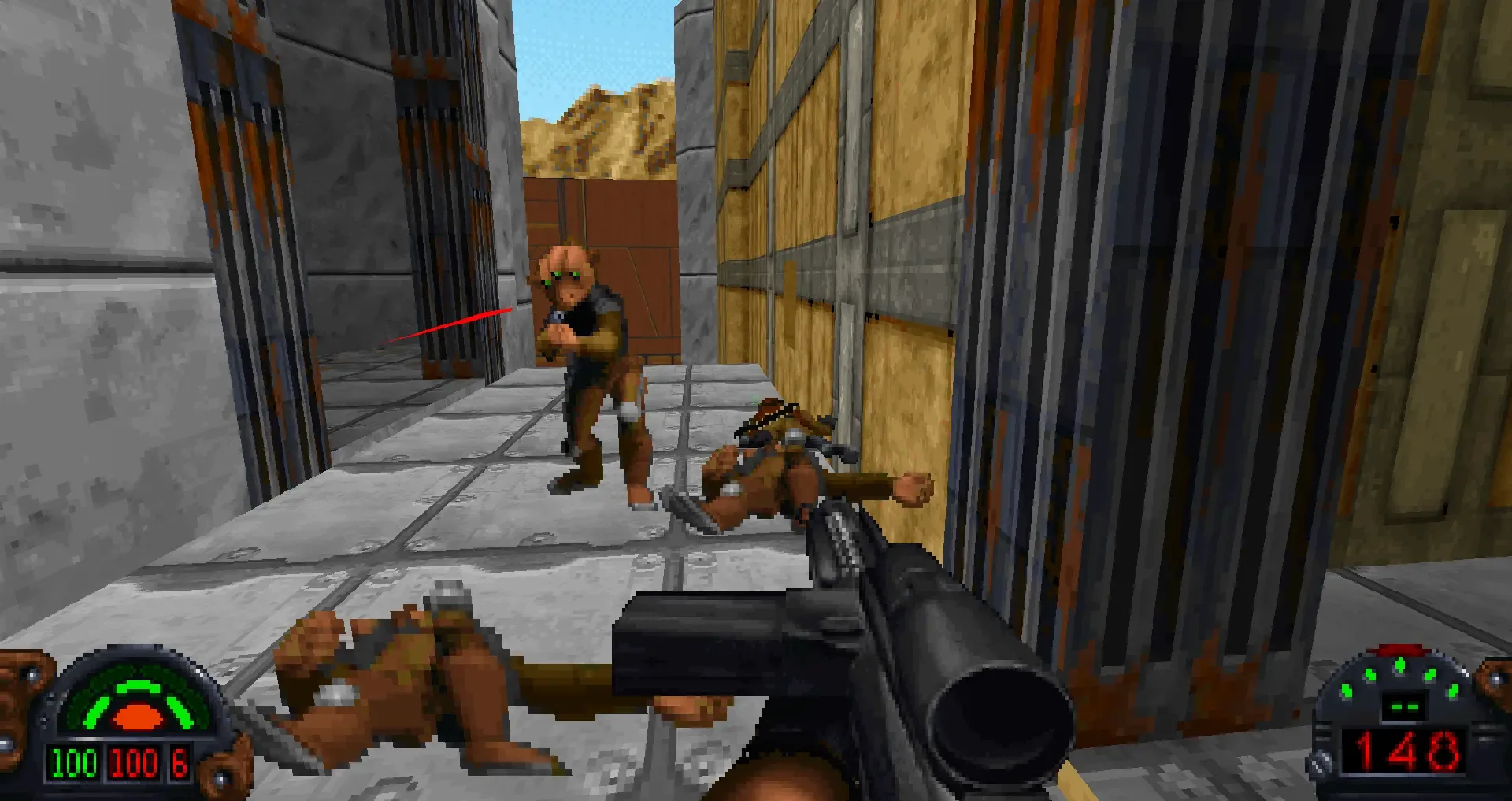Click the leftmost green LED on the ammo gauge
This screenshot has width=1512, height=801.
click(x=1346, y=691)
